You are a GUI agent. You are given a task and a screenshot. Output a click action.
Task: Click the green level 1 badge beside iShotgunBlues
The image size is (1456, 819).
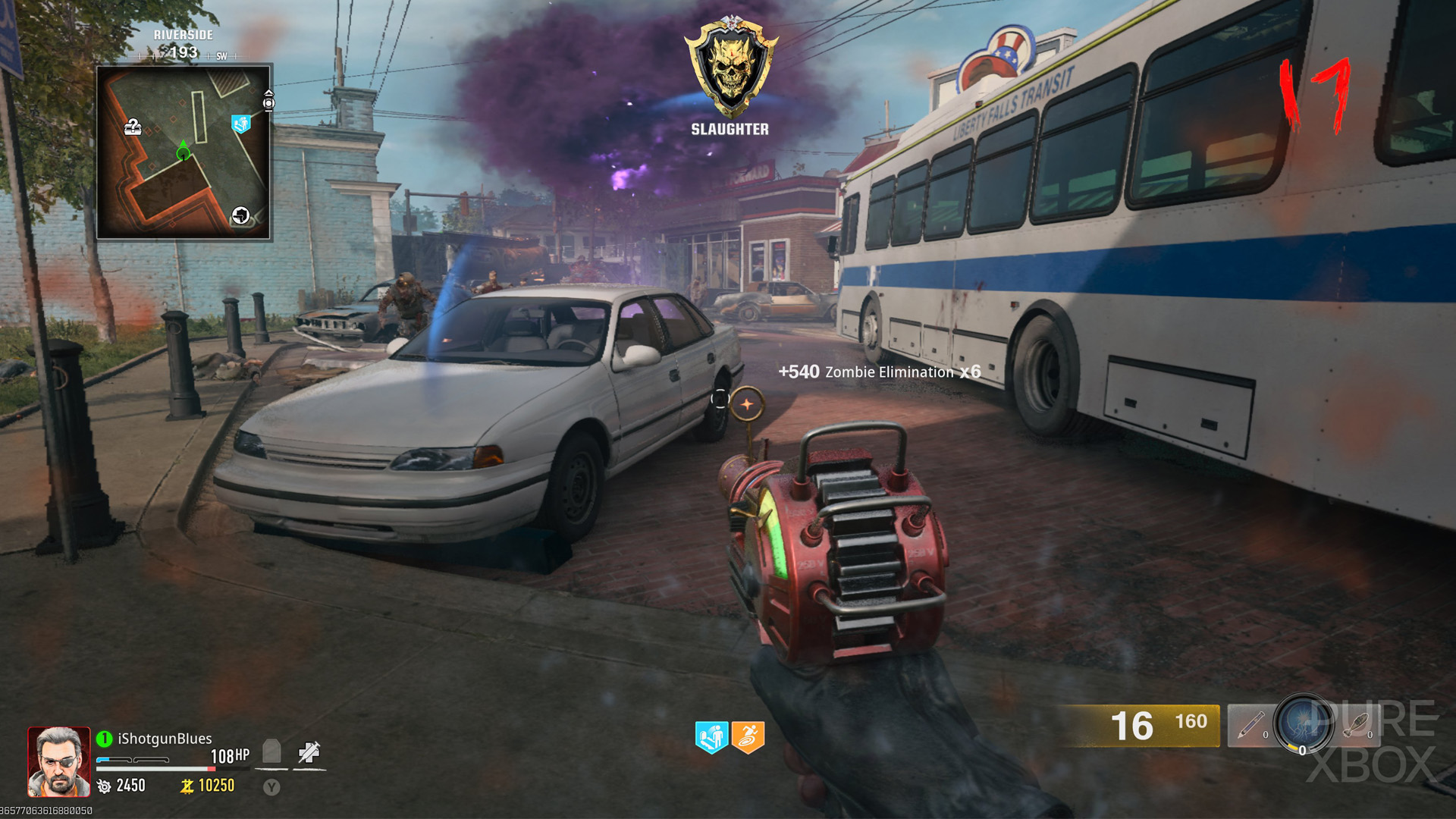tap(104, 738)
